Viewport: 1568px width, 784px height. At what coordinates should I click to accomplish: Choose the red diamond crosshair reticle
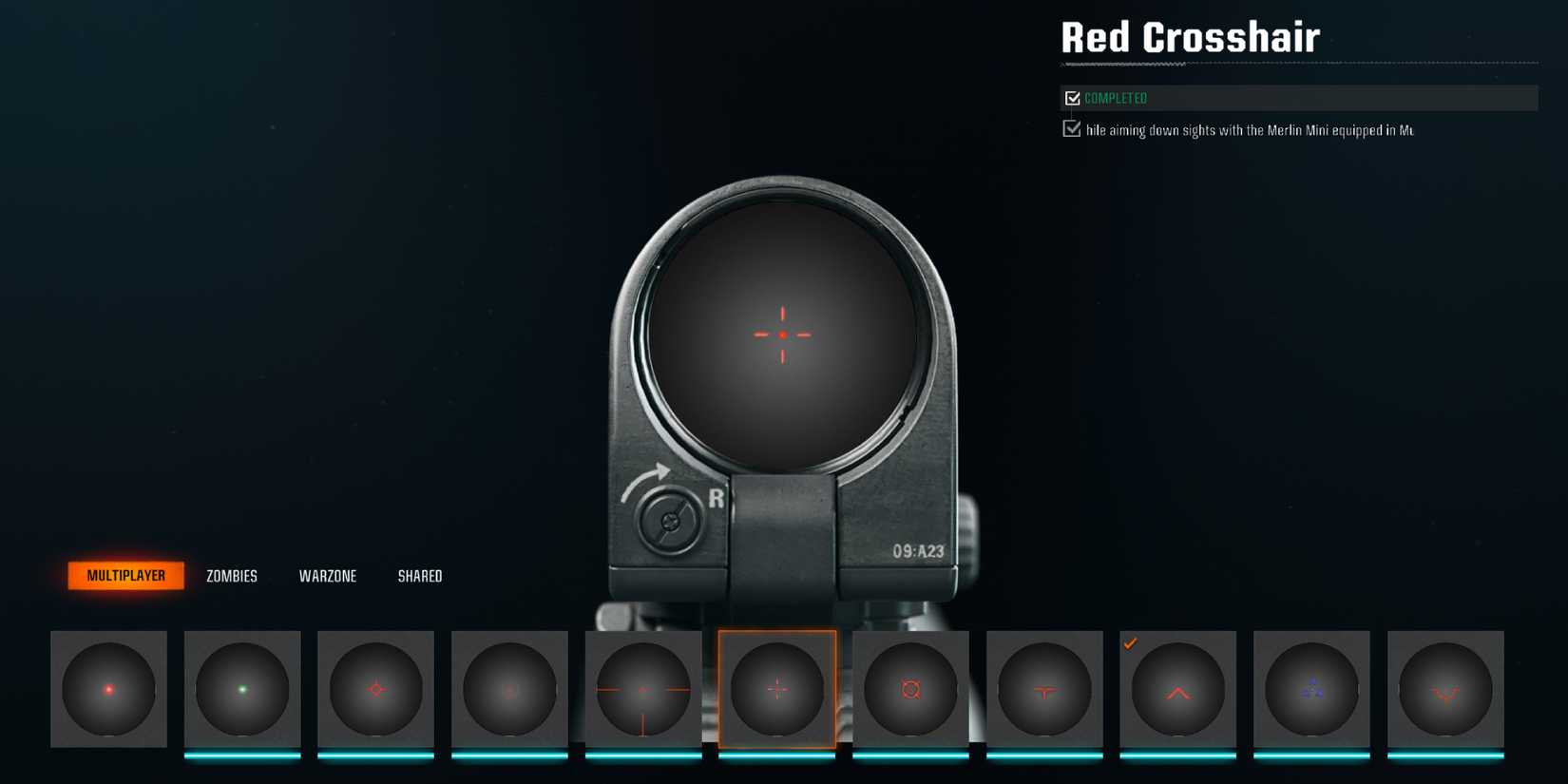pos(376,689)
